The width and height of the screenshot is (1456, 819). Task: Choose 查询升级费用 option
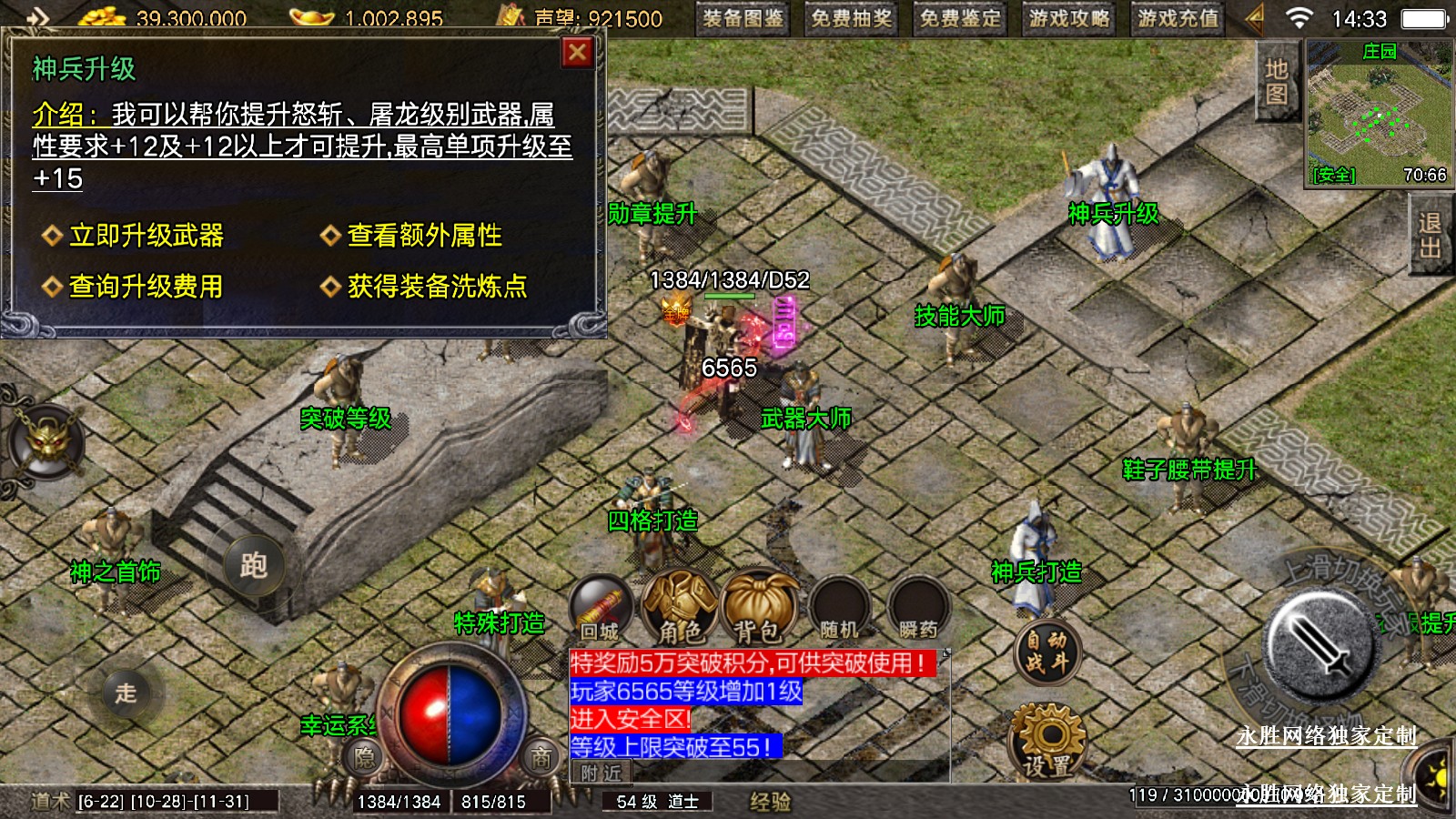(x=146, y=287)
